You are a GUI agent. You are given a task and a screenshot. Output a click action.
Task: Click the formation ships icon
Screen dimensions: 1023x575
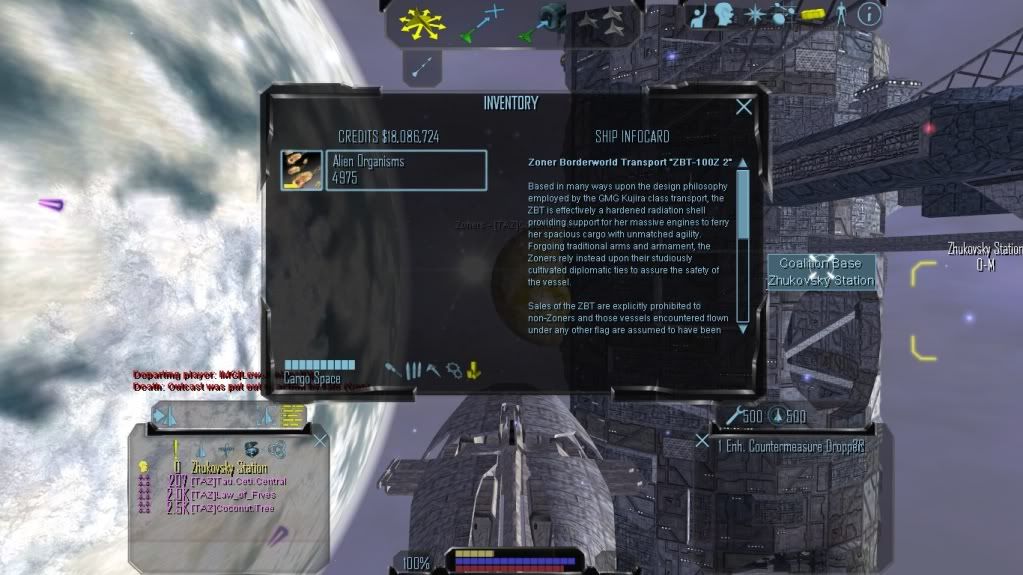coord(602,22)
